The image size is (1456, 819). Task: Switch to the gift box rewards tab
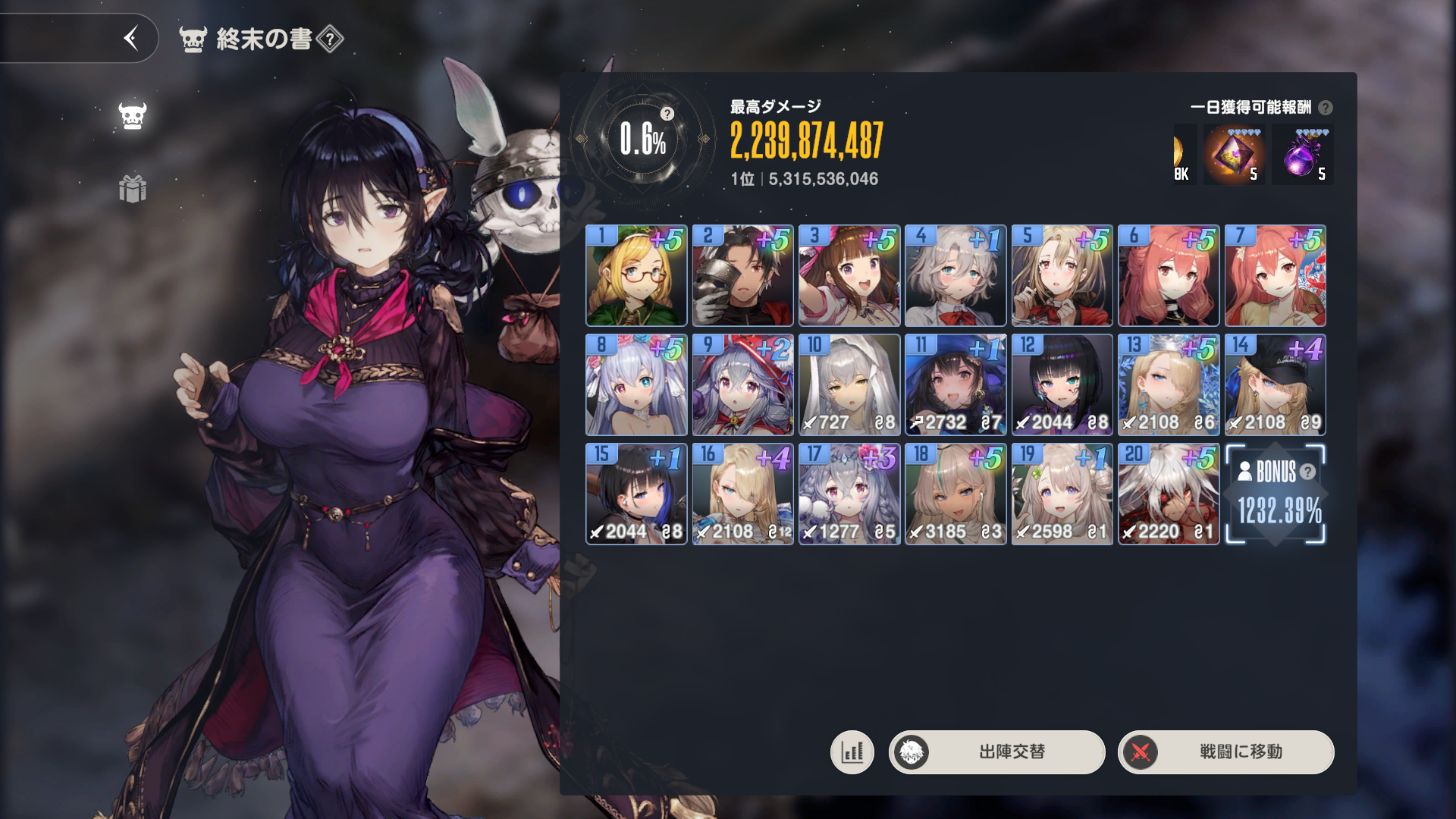point(133,189)
